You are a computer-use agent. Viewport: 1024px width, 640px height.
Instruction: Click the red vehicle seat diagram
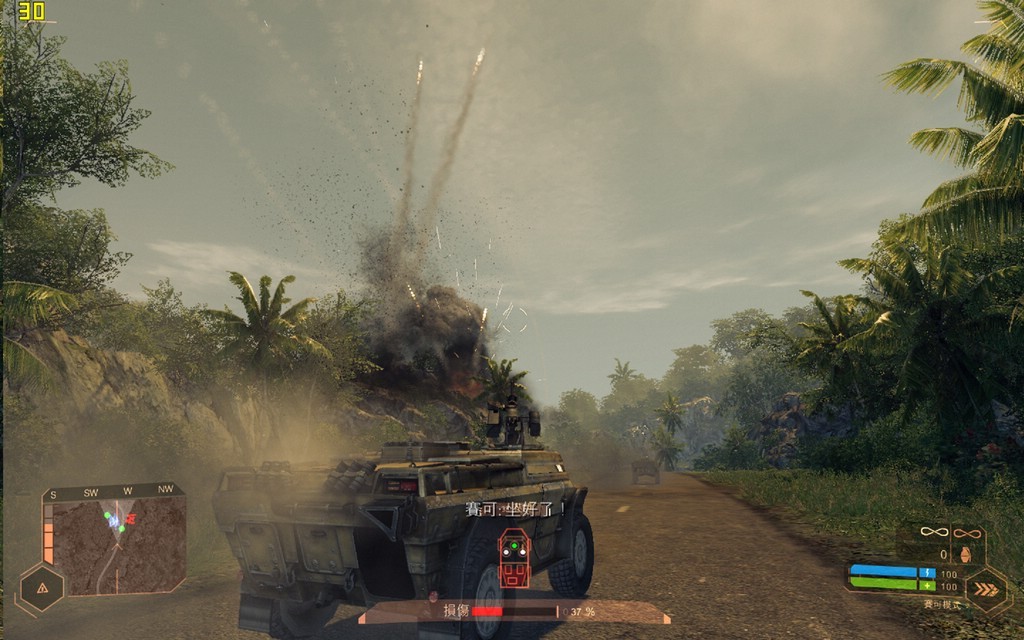pyautogui.click(x=514, y=558)
